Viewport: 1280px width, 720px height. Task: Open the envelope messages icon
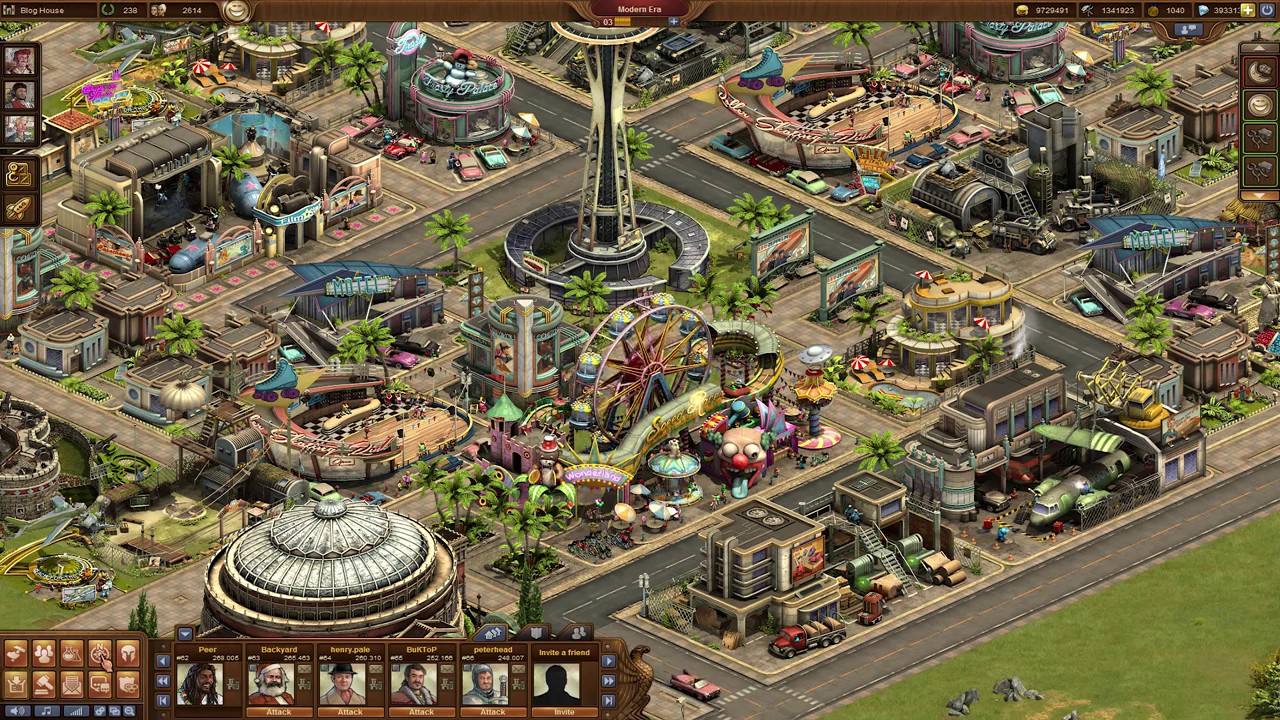(72, 685)
